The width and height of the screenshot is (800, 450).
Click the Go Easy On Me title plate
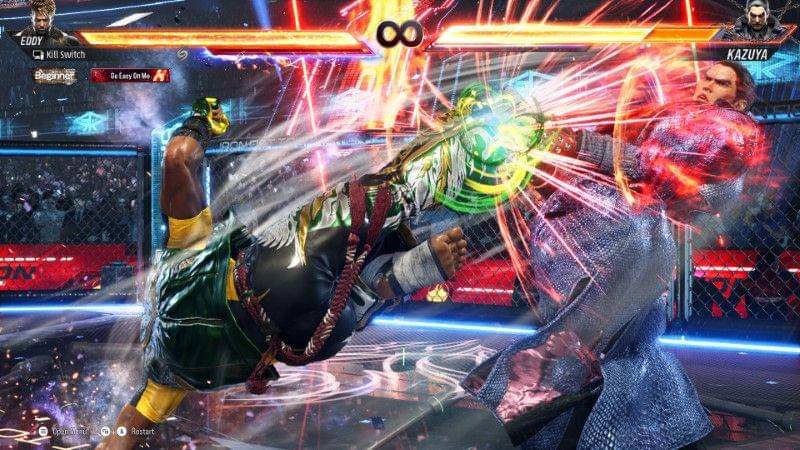130,75
